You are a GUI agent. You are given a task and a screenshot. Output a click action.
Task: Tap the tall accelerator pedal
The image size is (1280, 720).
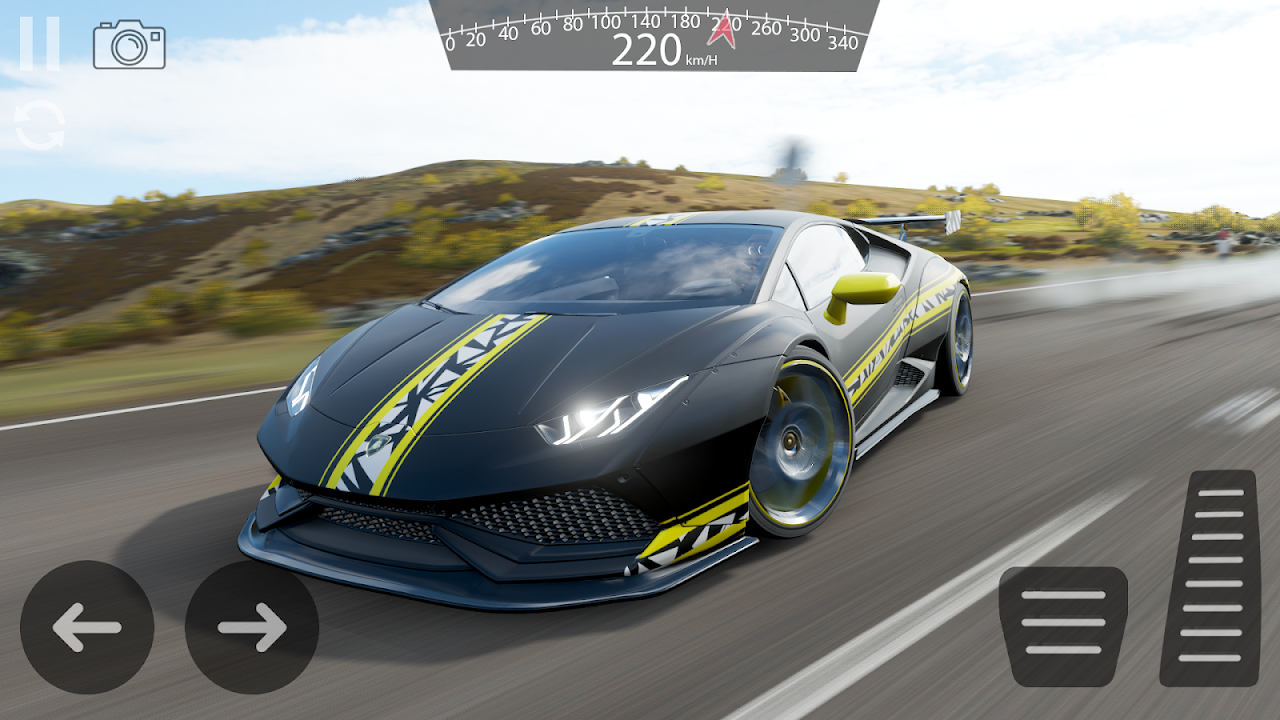pos(1208,577)
